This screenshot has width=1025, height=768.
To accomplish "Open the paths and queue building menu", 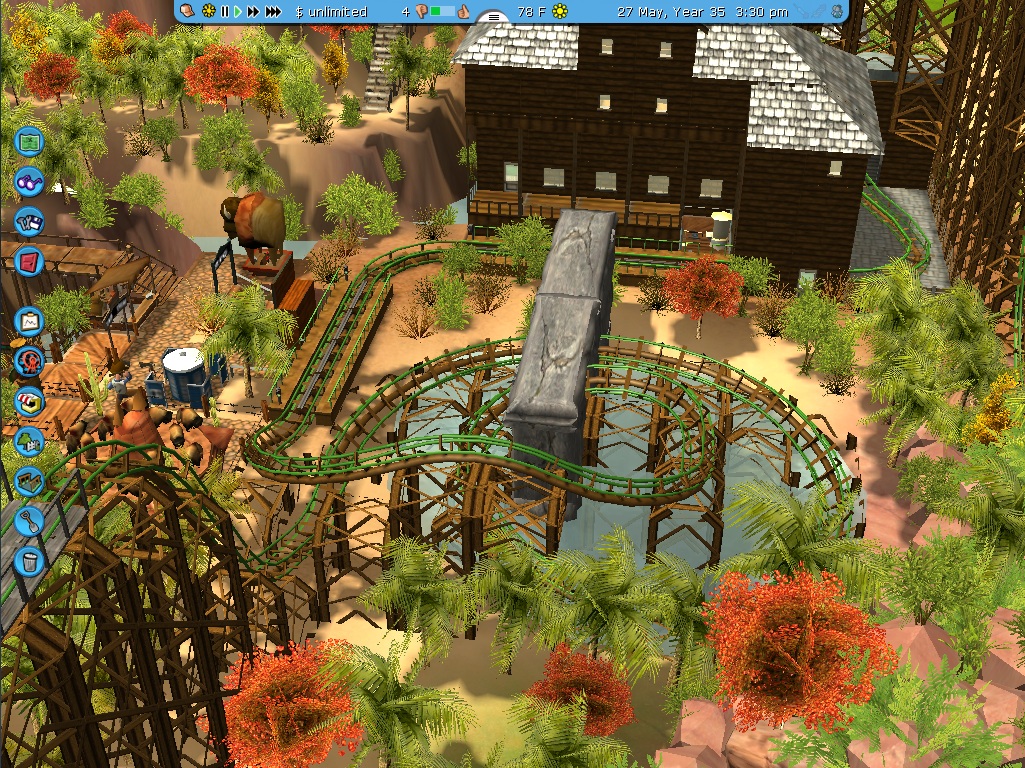I will (30, 481).
